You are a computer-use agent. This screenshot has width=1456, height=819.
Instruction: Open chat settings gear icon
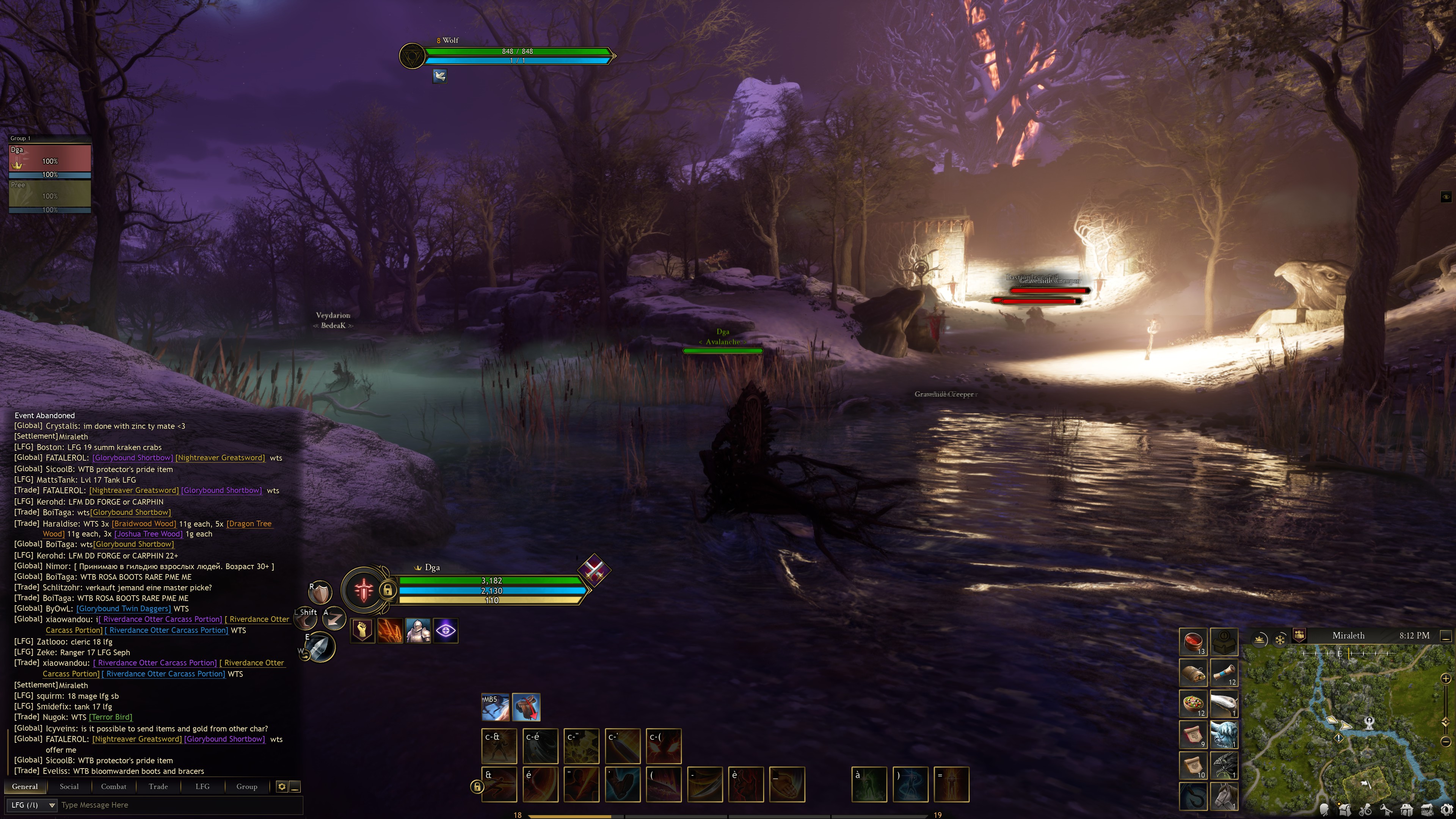tap(281, 786)
